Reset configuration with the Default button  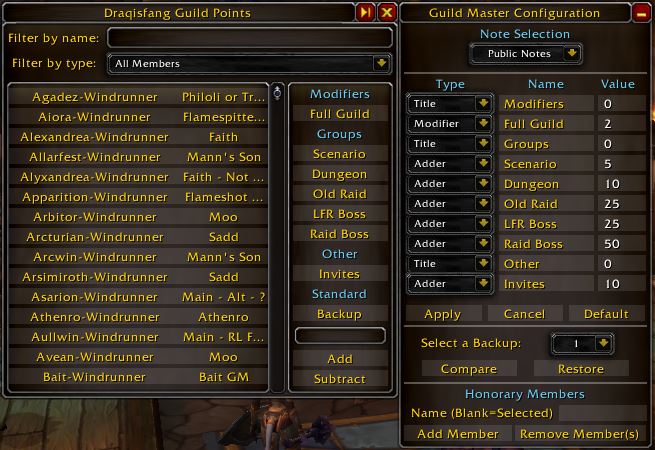tap(606, 314)
